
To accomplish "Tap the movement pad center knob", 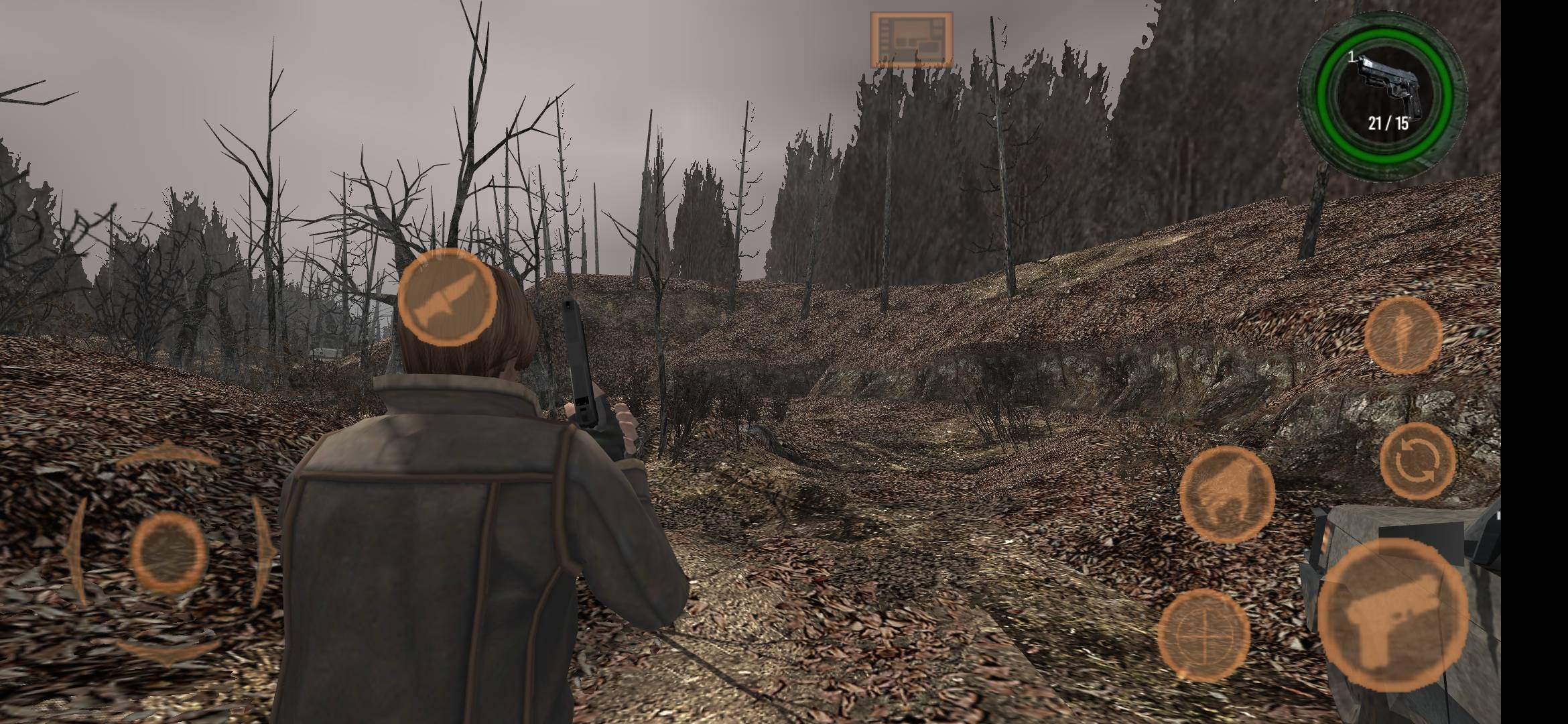I will pyautogui.click(x=168, y=553).
